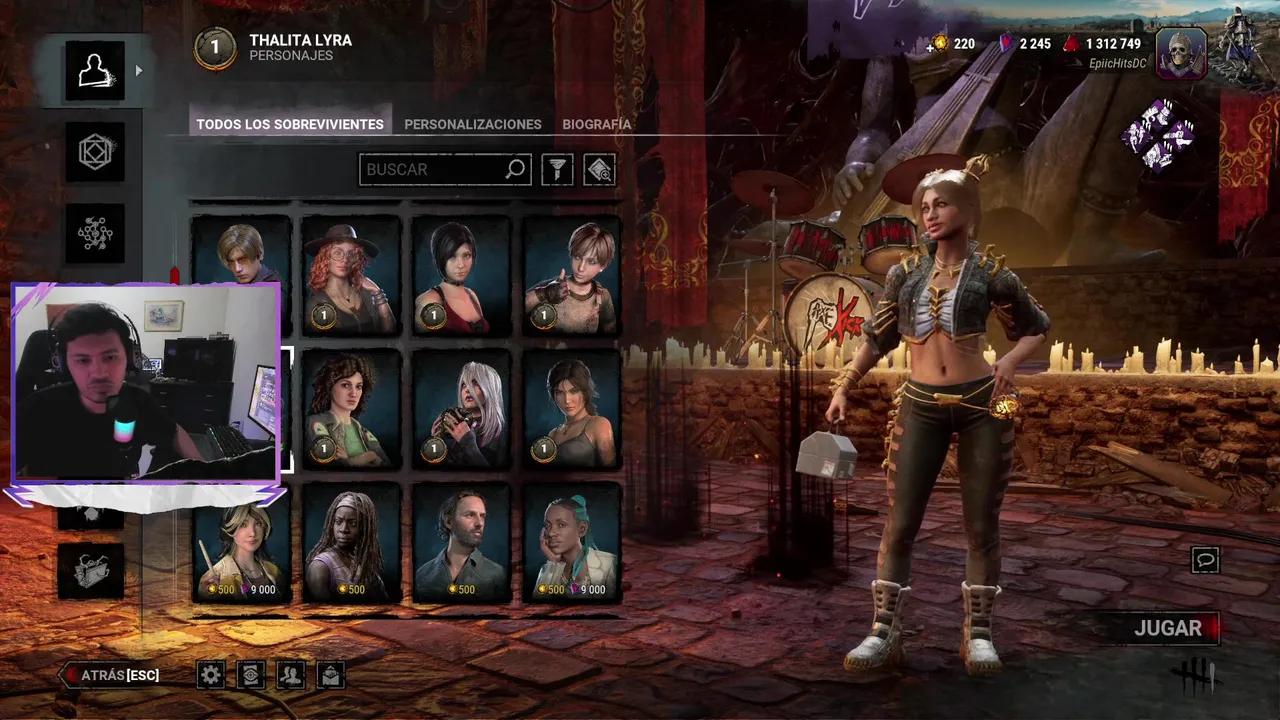Select the Rebecca Chambers survivor portrait
Viewport: 1280px width, 720px height.
pos(572,275)
